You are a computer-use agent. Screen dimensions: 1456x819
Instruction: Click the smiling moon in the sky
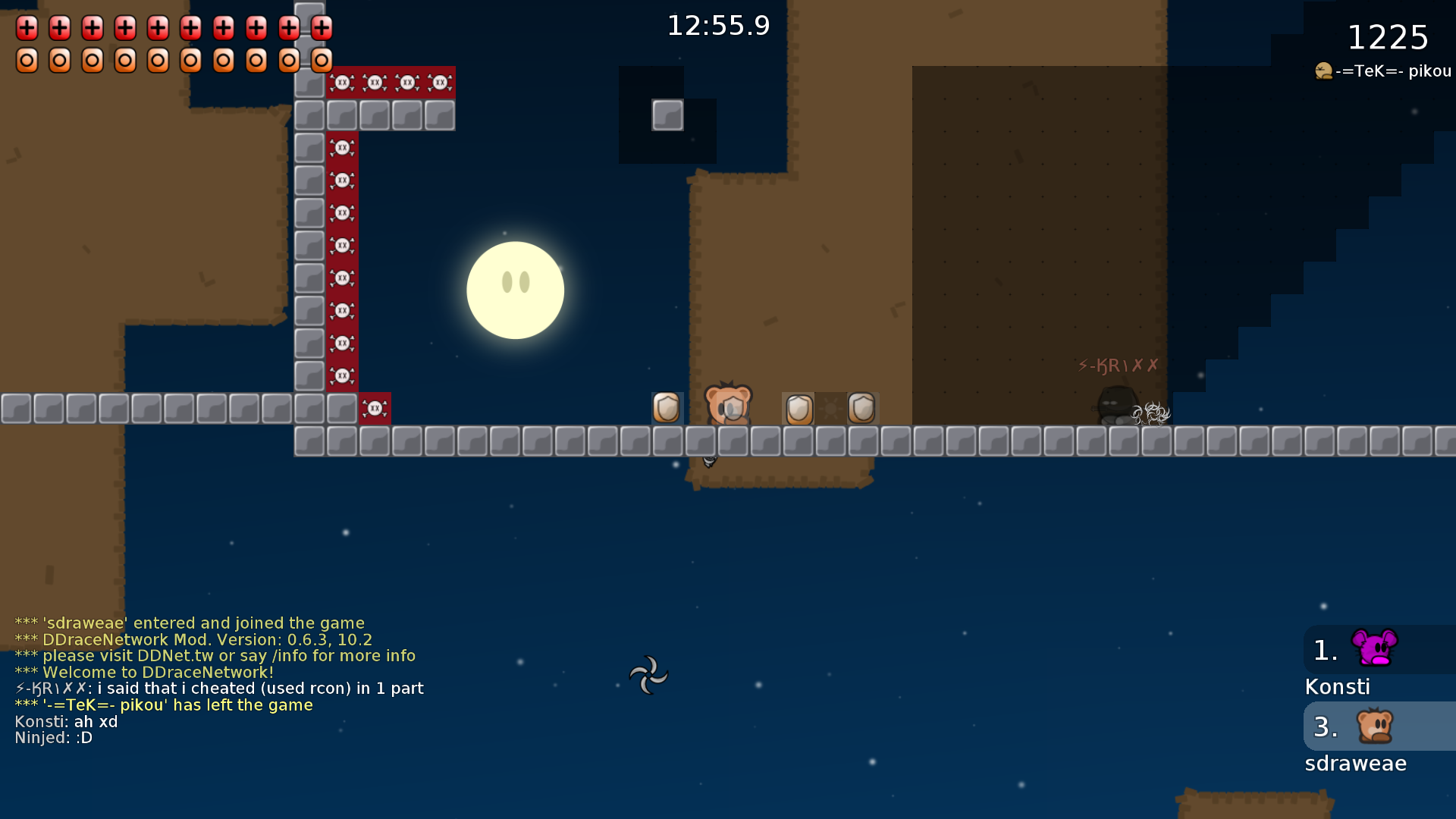[x=515, y=290]
